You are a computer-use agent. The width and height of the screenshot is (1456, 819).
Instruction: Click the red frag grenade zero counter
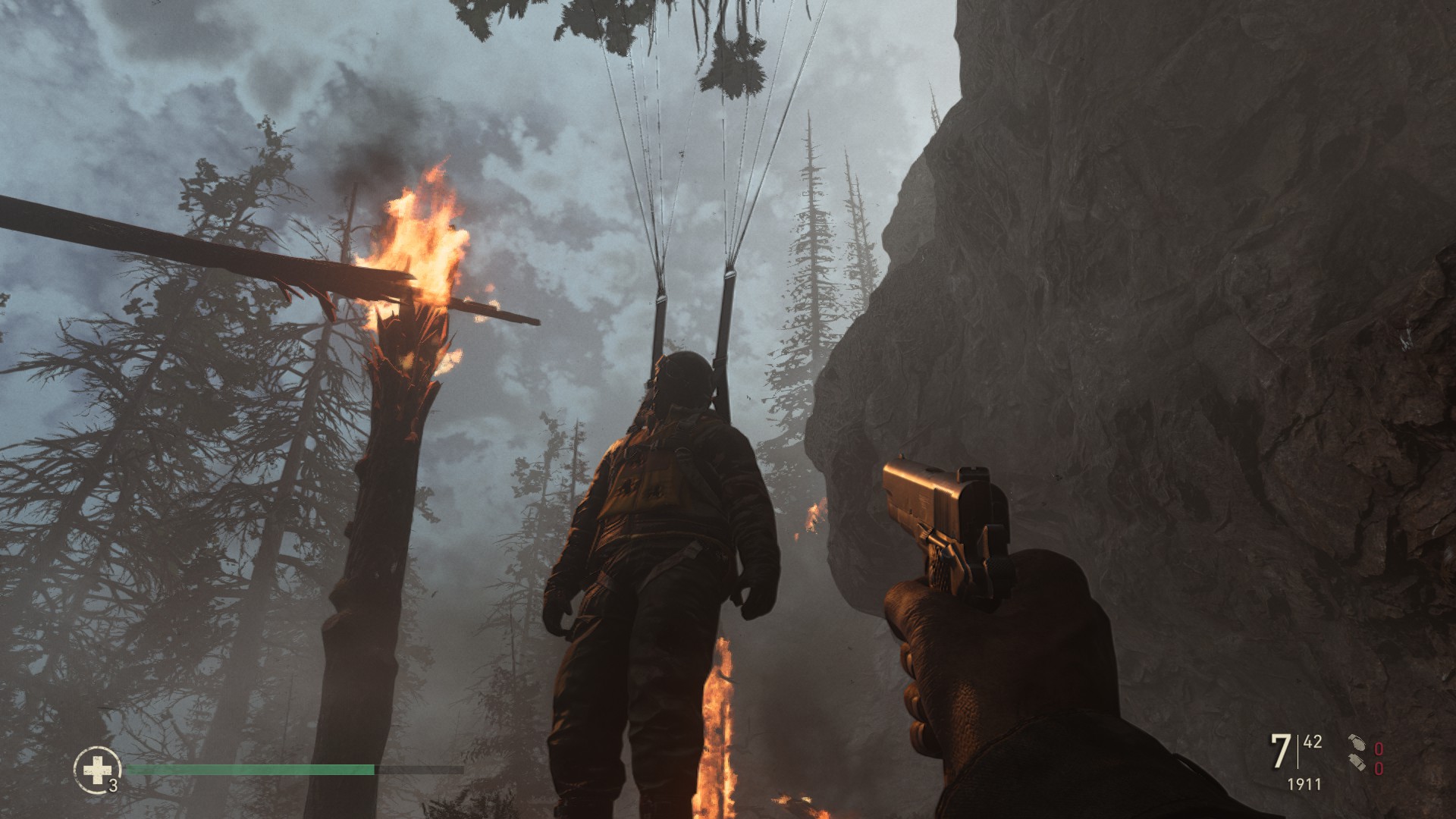point(1379,749)
